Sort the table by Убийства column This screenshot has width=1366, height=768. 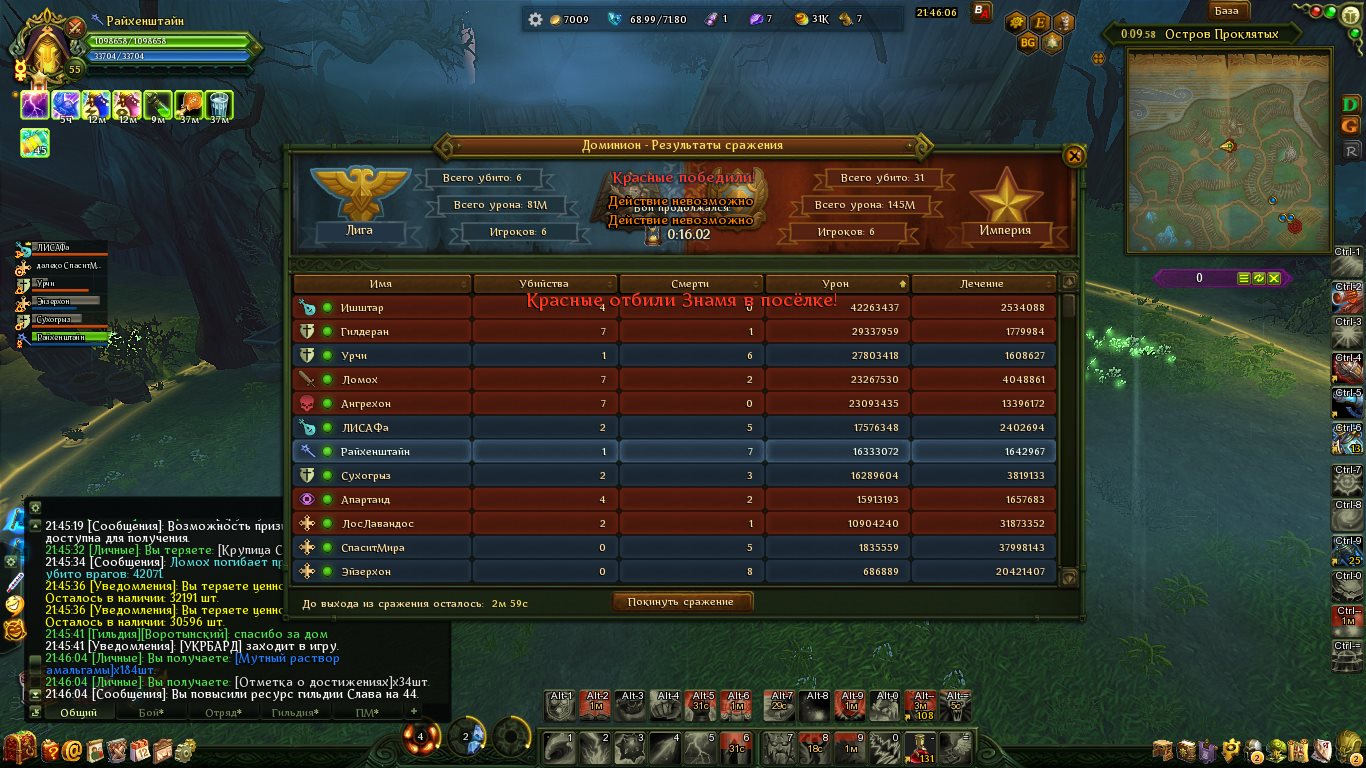coord(544,284)
